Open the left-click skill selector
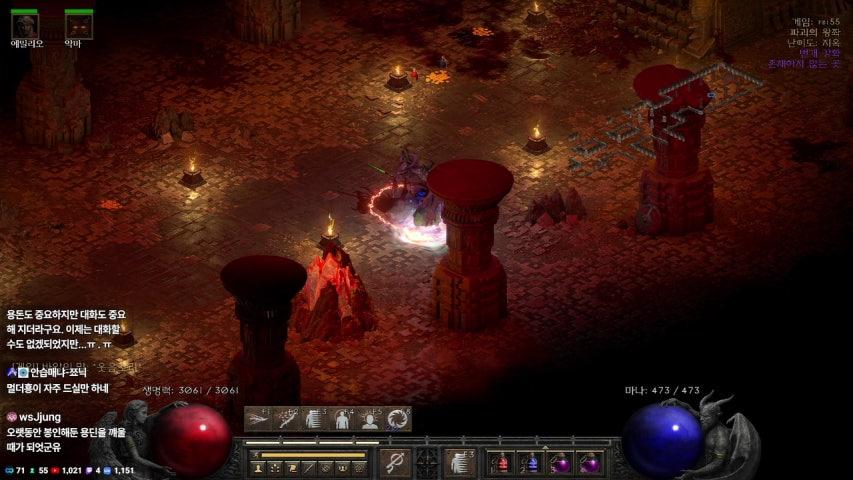 pos(394,462)
